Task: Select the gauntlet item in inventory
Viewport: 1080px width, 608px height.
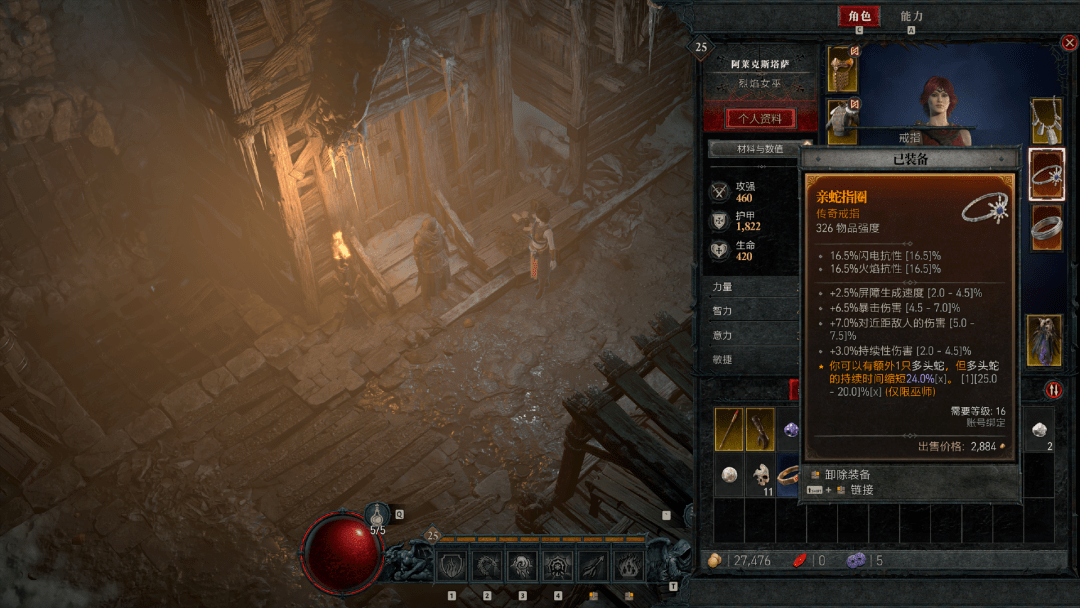Action: (760, 429)
